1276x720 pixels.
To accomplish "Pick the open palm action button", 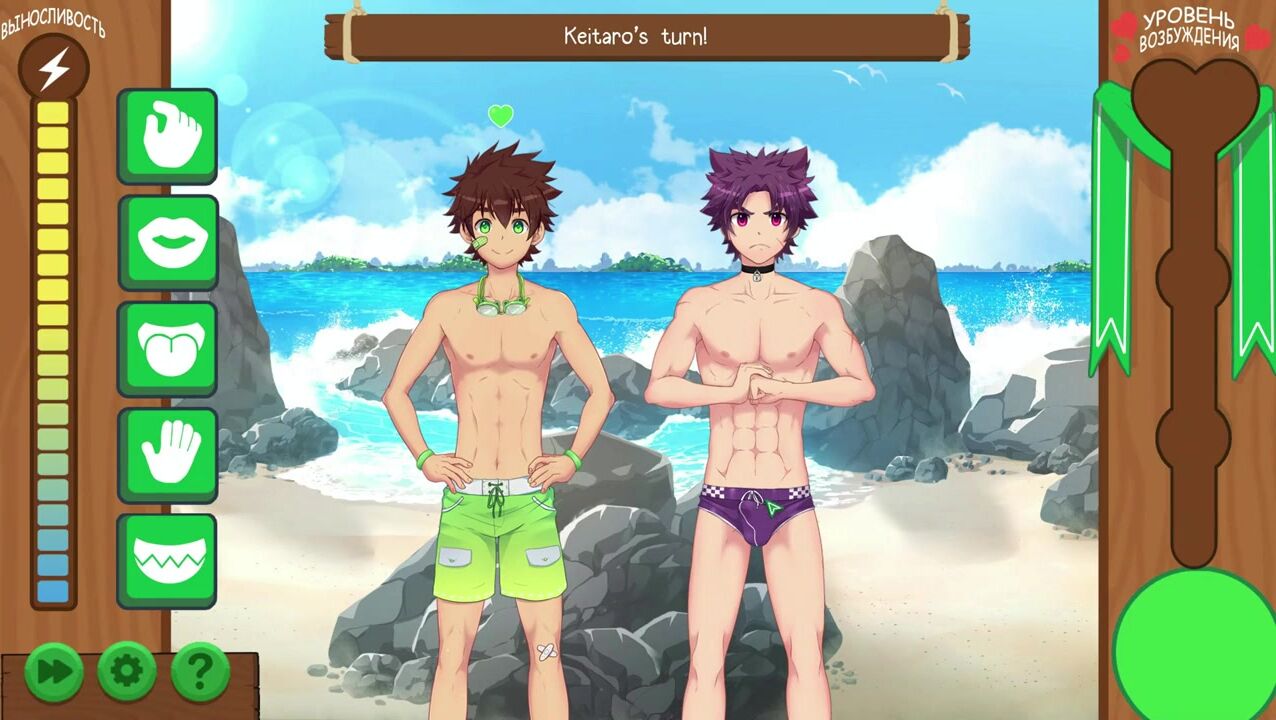I will tap(167, 454).
